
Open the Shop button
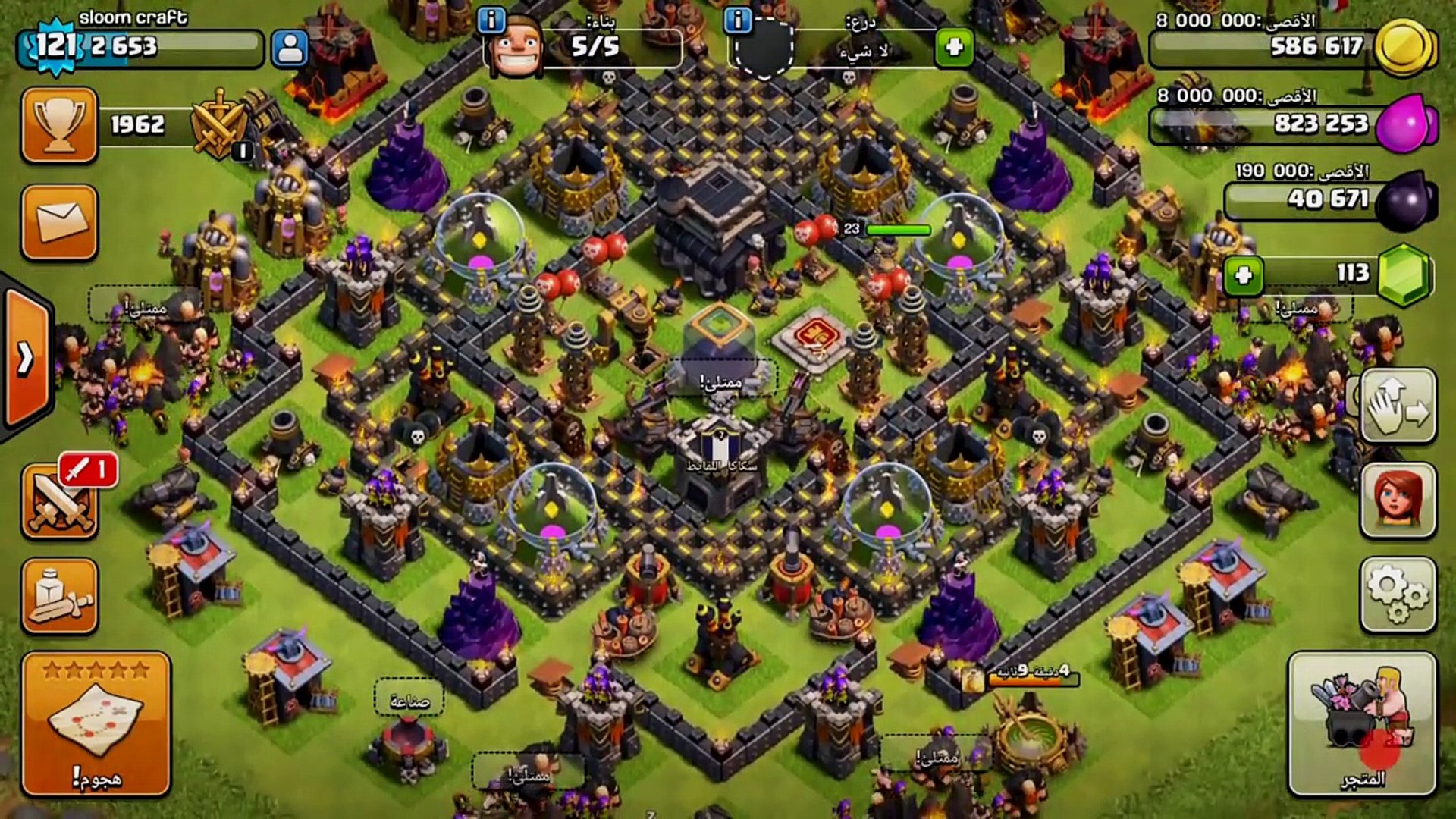(x=1362, y=724)
